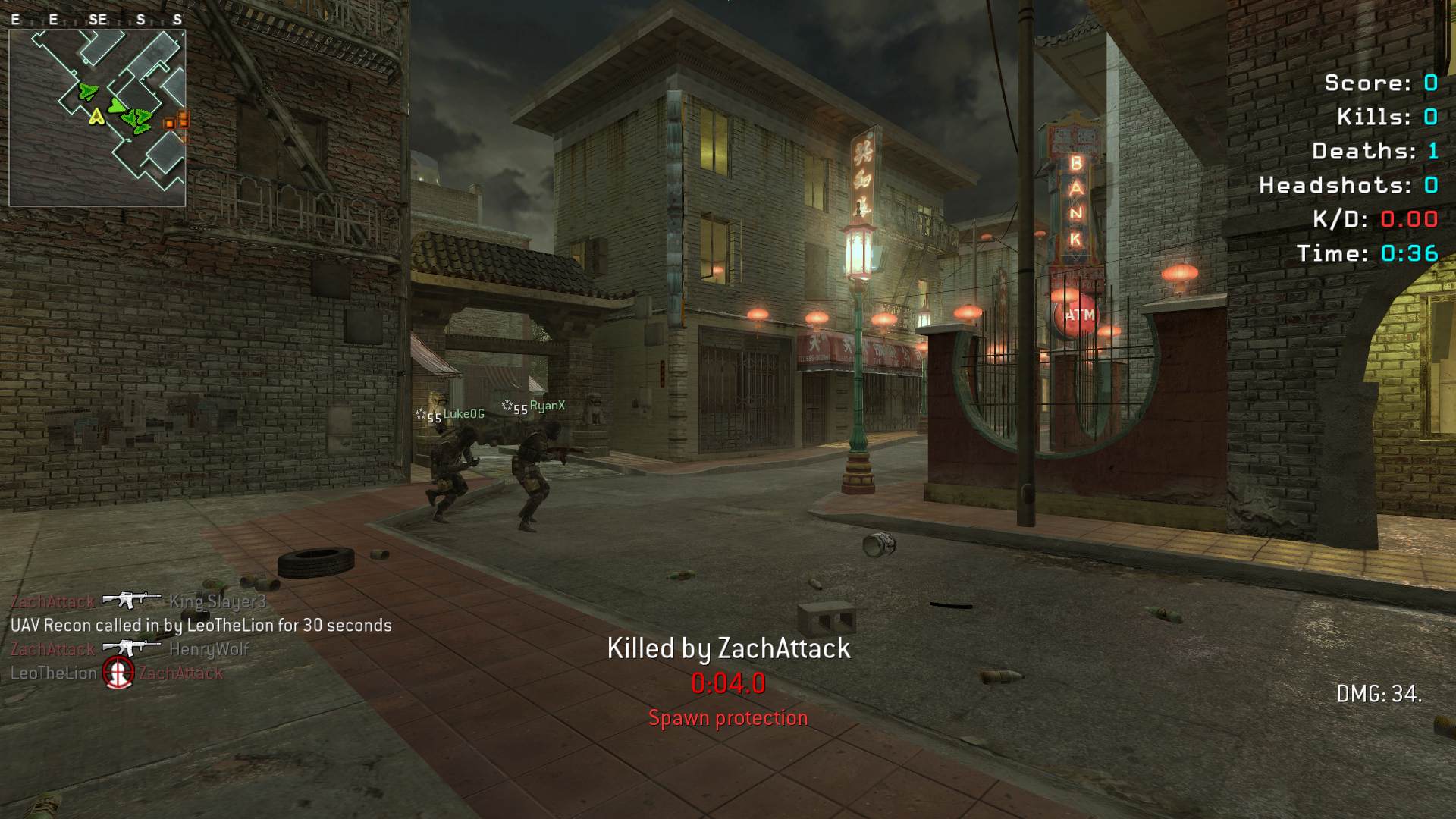The width and height of the screenshot is (1456, 819).
Task: Select the headshot icon in the kill feed
Action: point(118,673)
